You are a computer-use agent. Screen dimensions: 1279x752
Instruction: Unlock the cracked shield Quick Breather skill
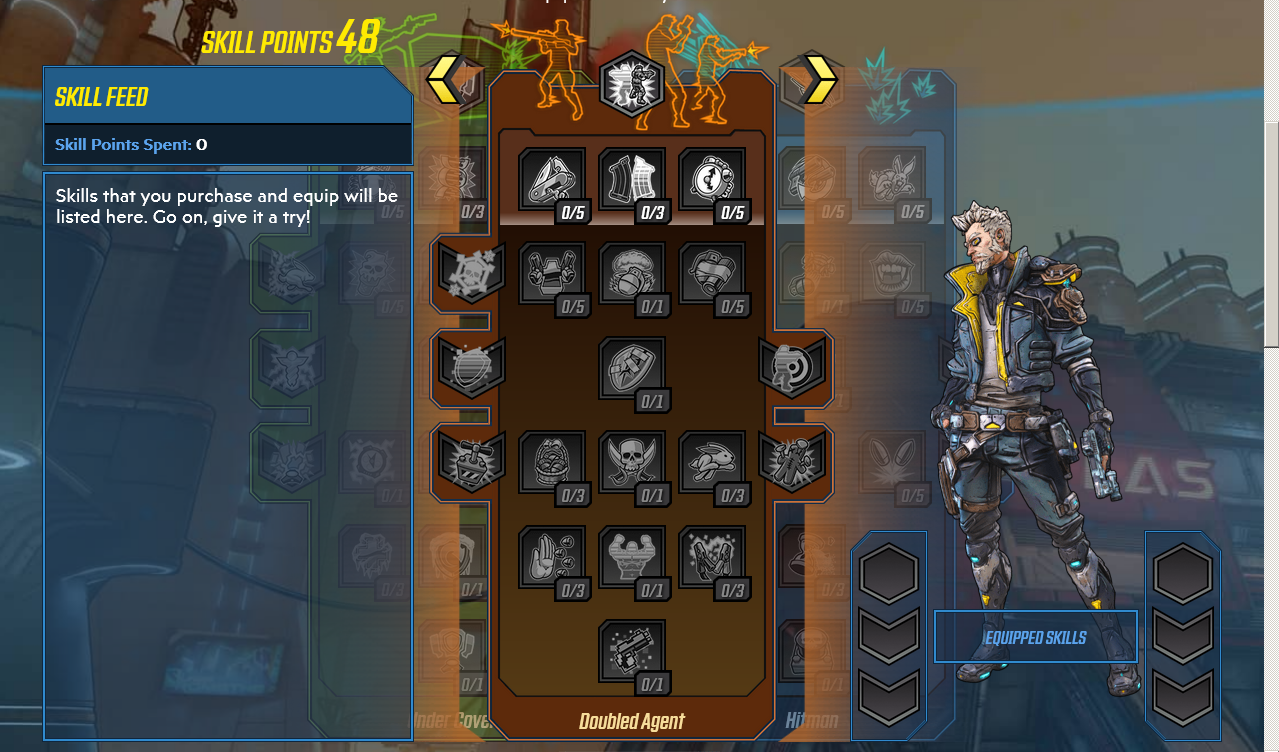pyautogui.click(x=631, y=367)
